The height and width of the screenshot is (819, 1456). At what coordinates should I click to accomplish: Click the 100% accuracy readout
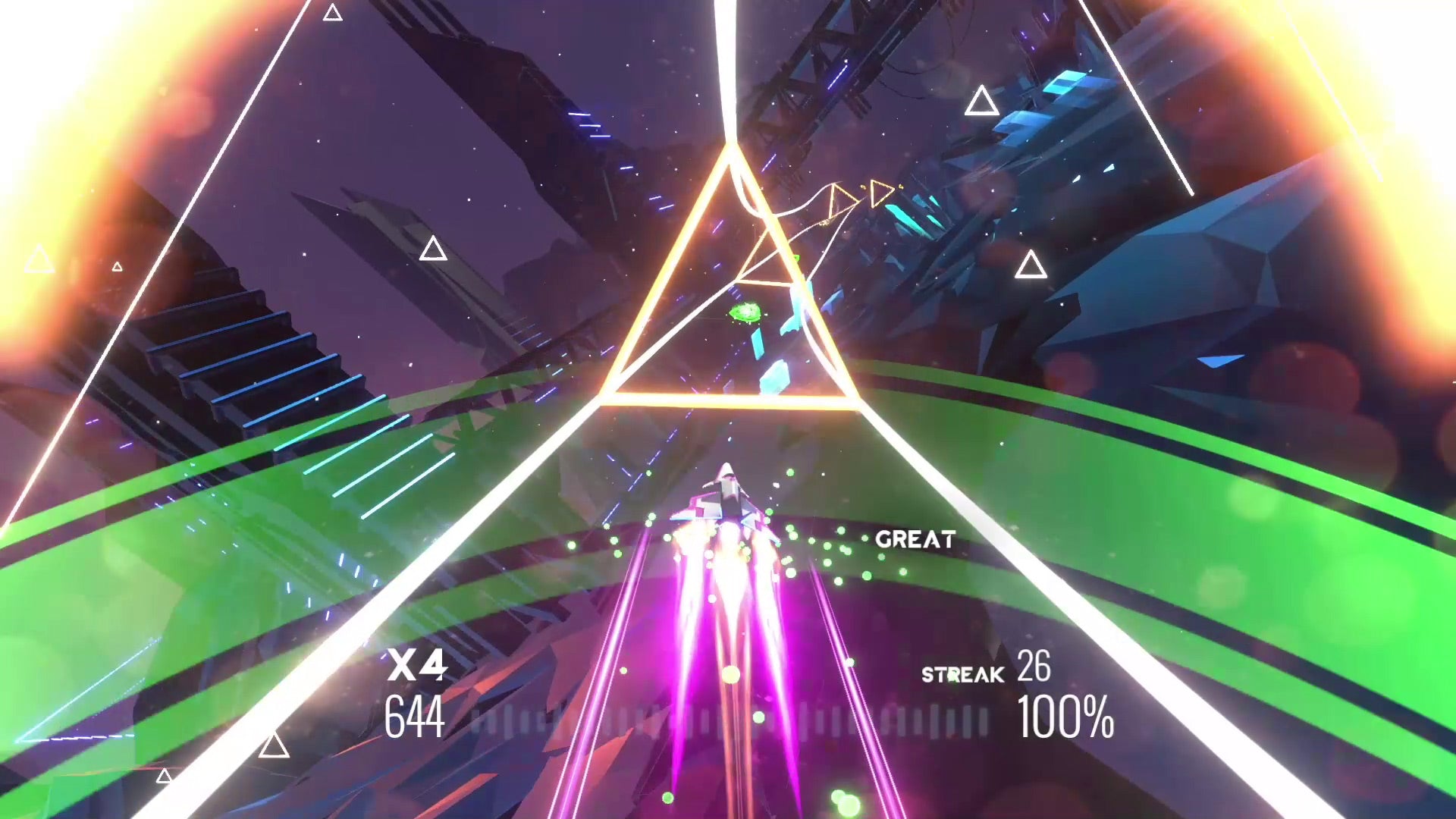(x=1065, y=713)
